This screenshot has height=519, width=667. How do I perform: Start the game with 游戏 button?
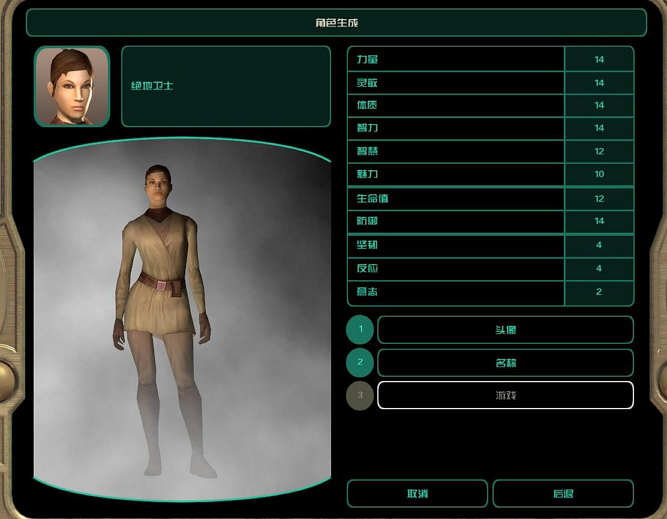[x=505, y=395]
